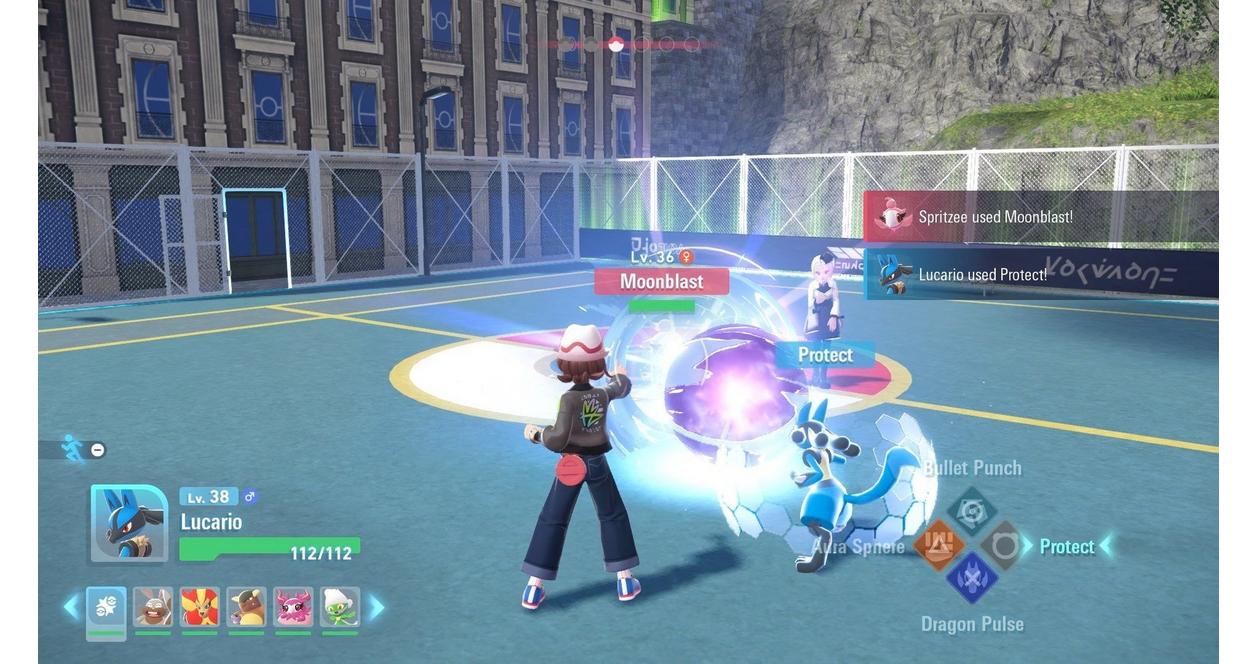Cycle party bar with the right arrow
Image resolution: width=1256 pixels, height=664 pixels.
(x=377, y=607)
